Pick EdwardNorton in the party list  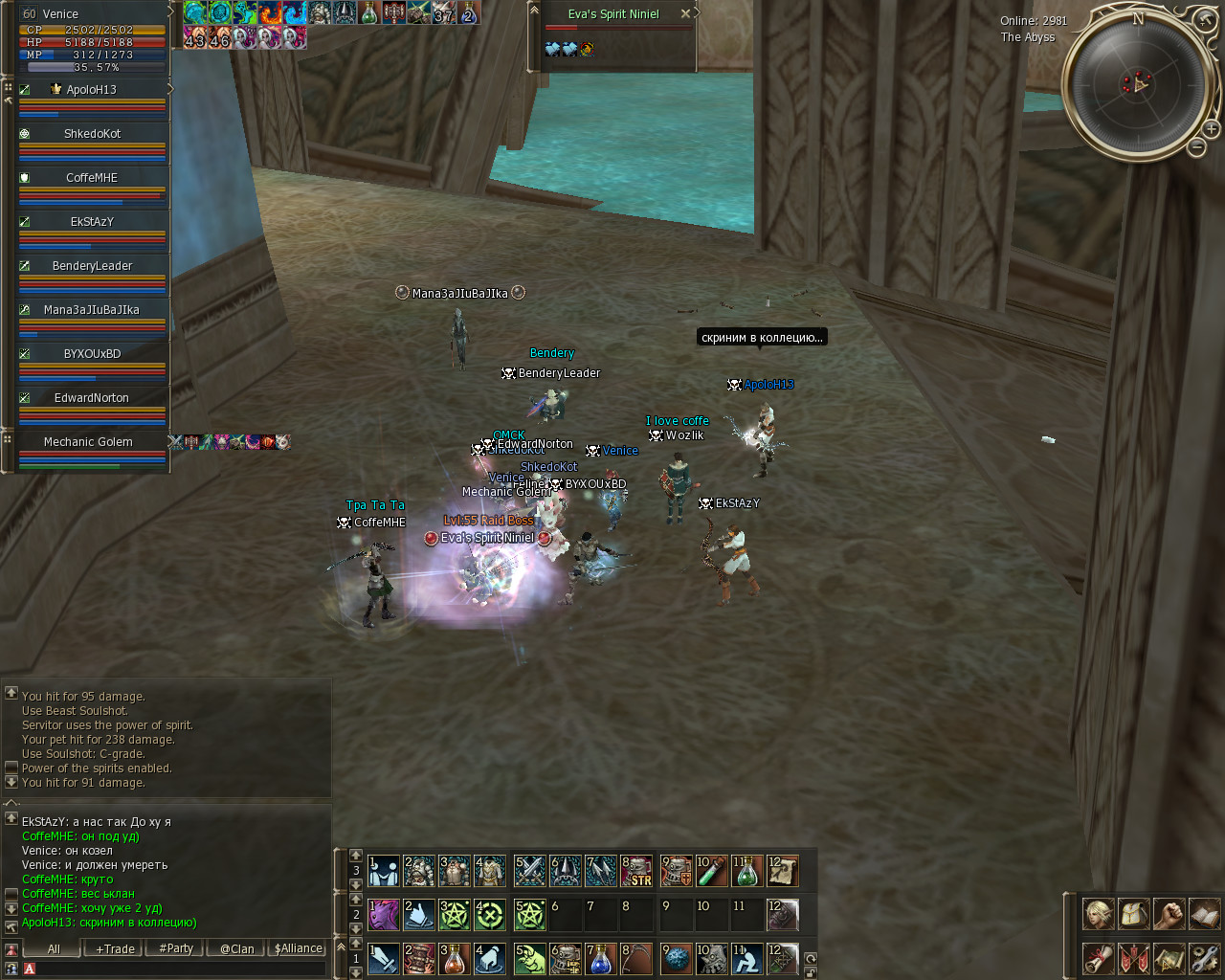coord(92,398)
